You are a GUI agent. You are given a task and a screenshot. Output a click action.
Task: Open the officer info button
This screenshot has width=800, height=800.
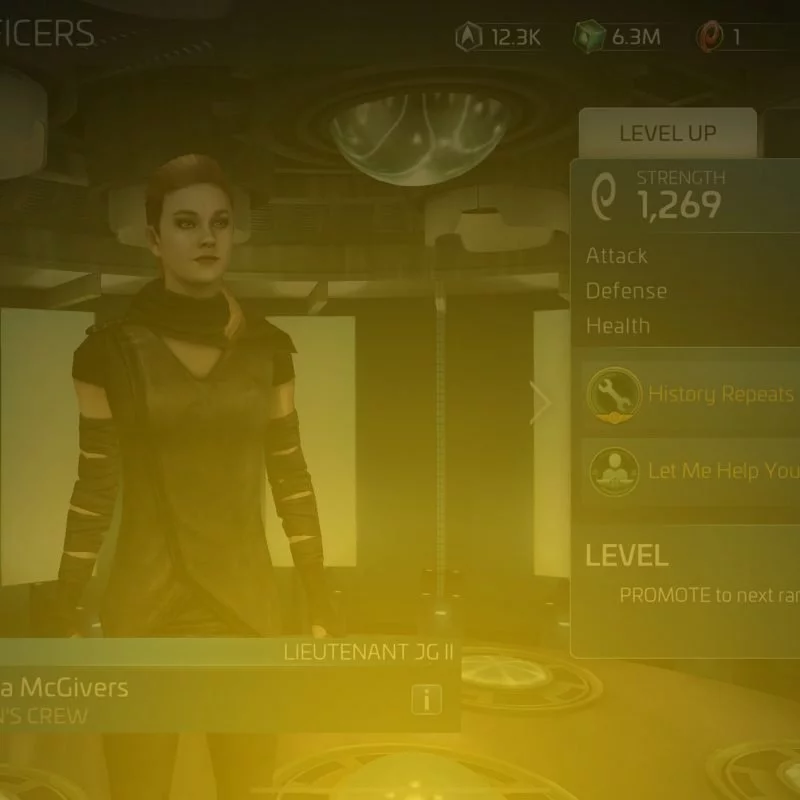(426, 700)
